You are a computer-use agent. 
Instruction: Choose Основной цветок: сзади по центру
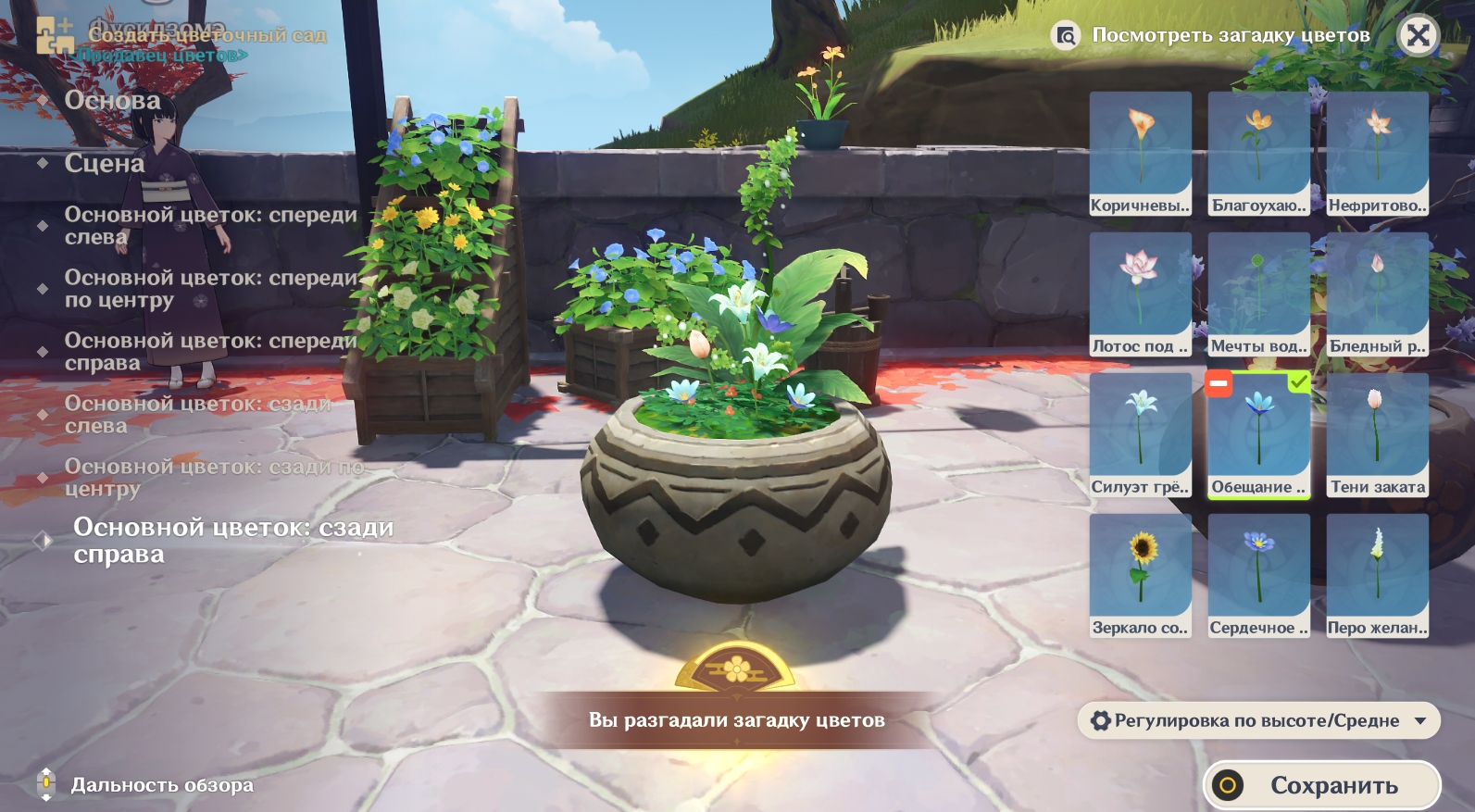point(213,477)
